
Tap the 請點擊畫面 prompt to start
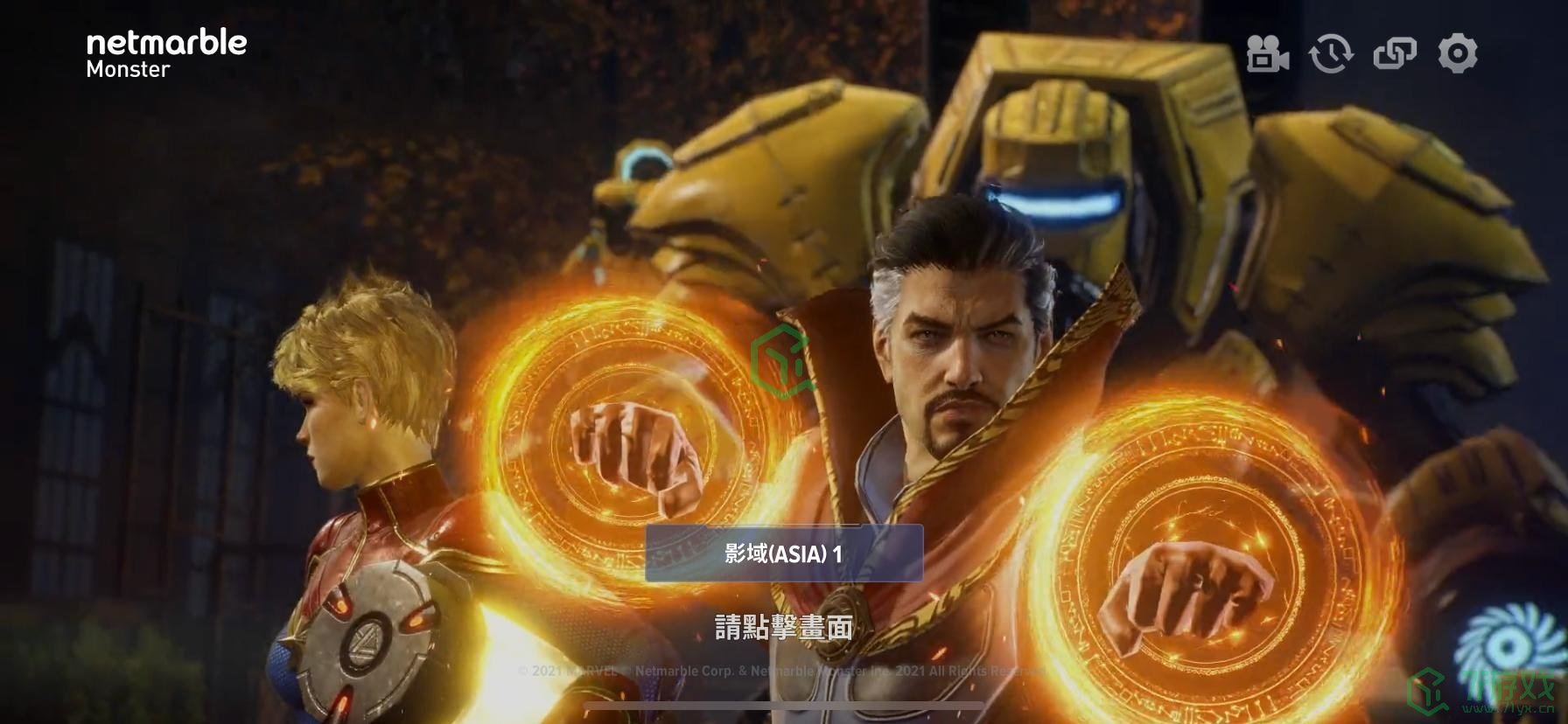784,627
